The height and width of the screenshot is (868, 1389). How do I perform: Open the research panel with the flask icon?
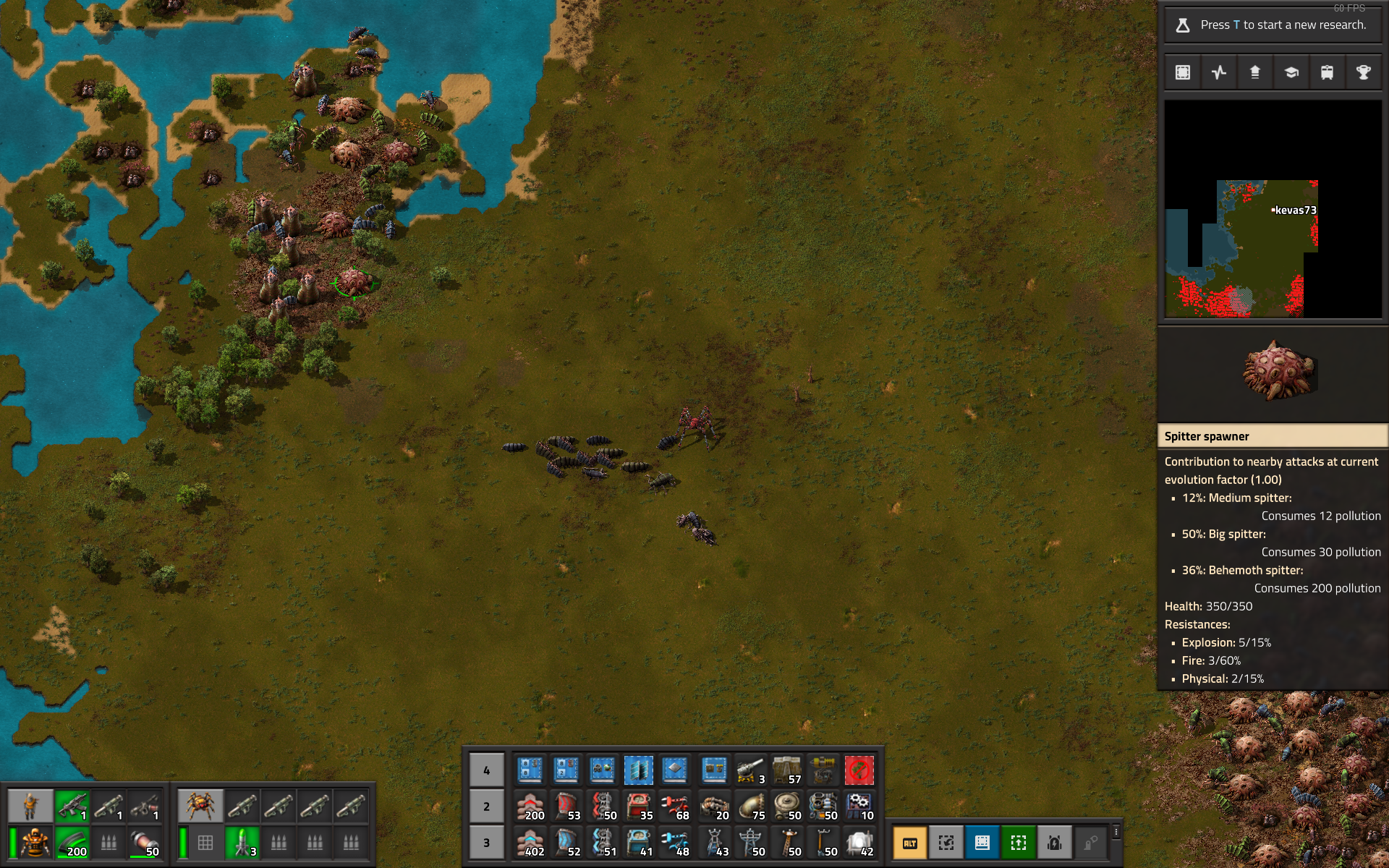coord(1184,25)
